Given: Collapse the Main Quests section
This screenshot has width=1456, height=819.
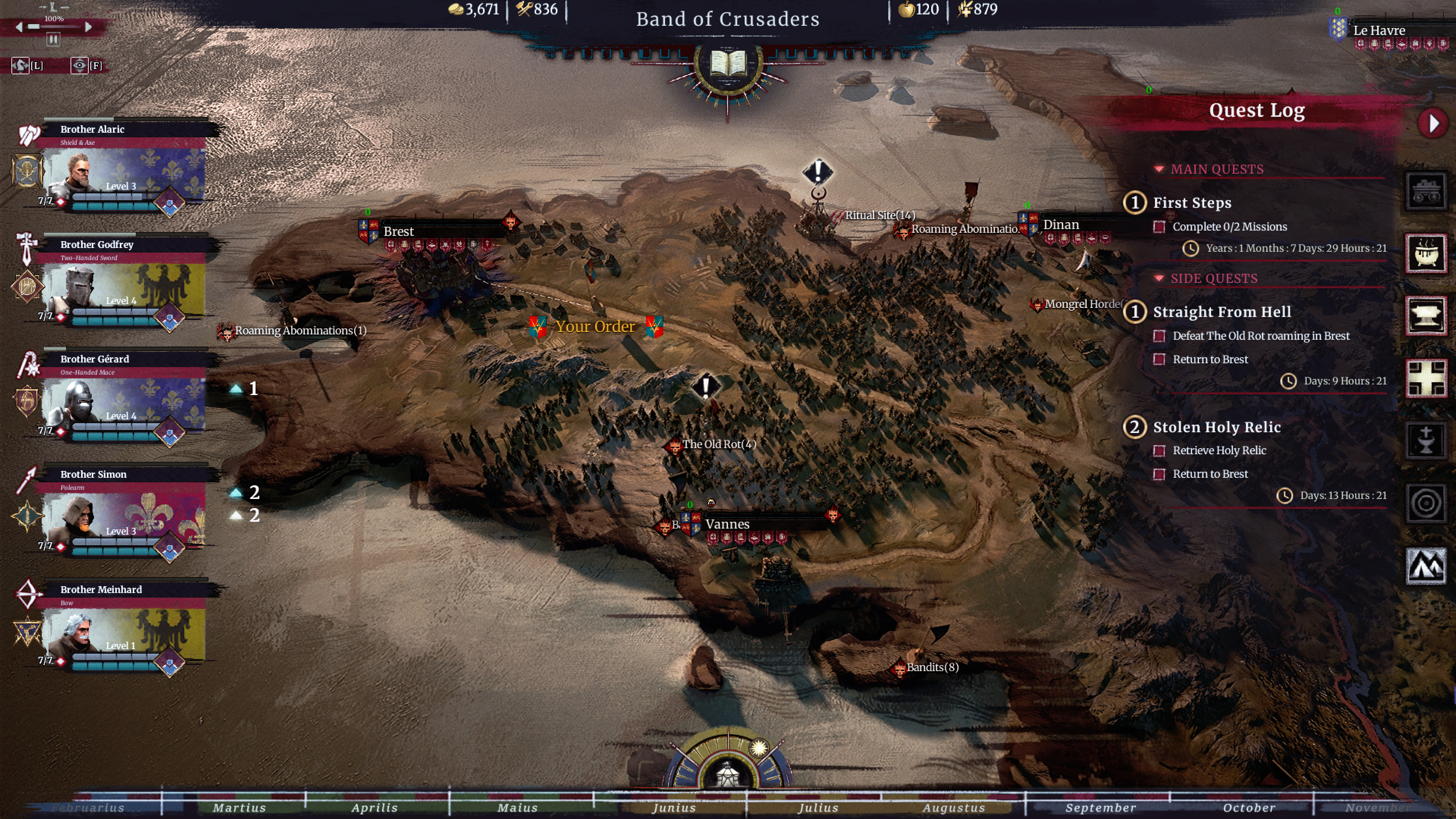Looking at the screenshot, I should (1159, 169).
